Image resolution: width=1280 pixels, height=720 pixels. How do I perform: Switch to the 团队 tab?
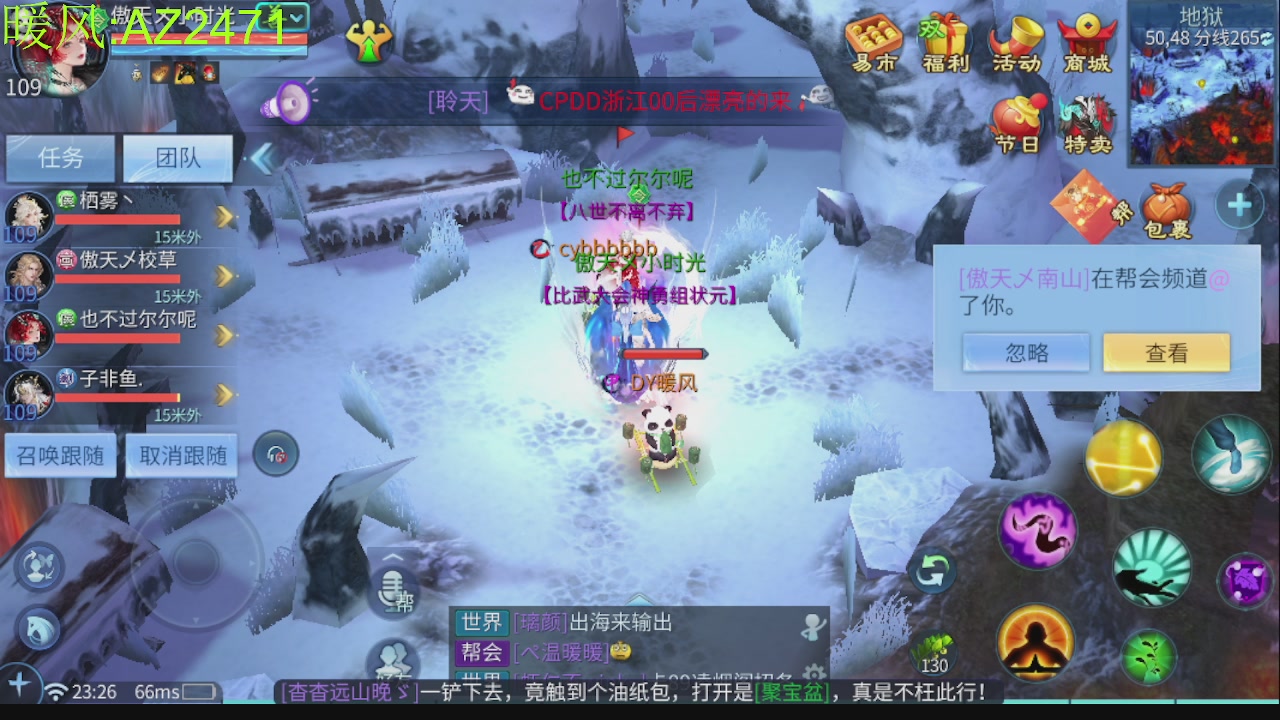click(178, 158)
